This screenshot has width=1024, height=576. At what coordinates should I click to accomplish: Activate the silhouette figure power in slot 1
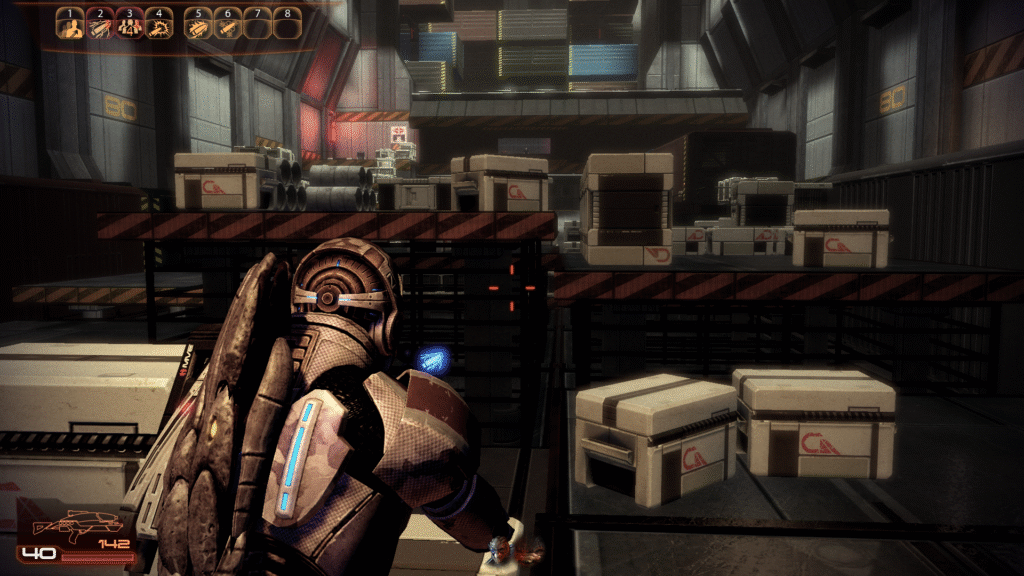click(x=69, y=26)
